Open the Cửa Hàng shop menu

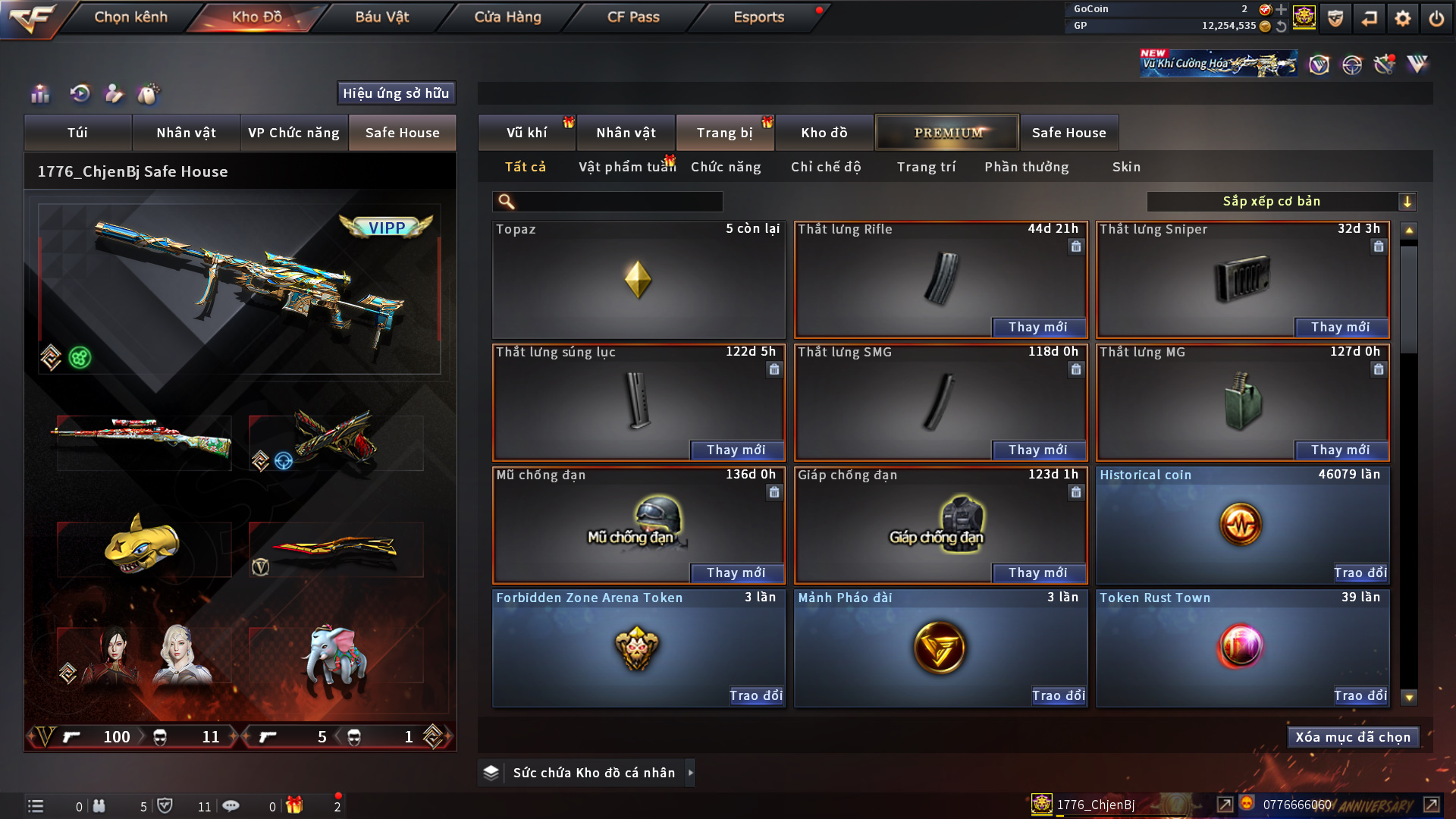507,17
